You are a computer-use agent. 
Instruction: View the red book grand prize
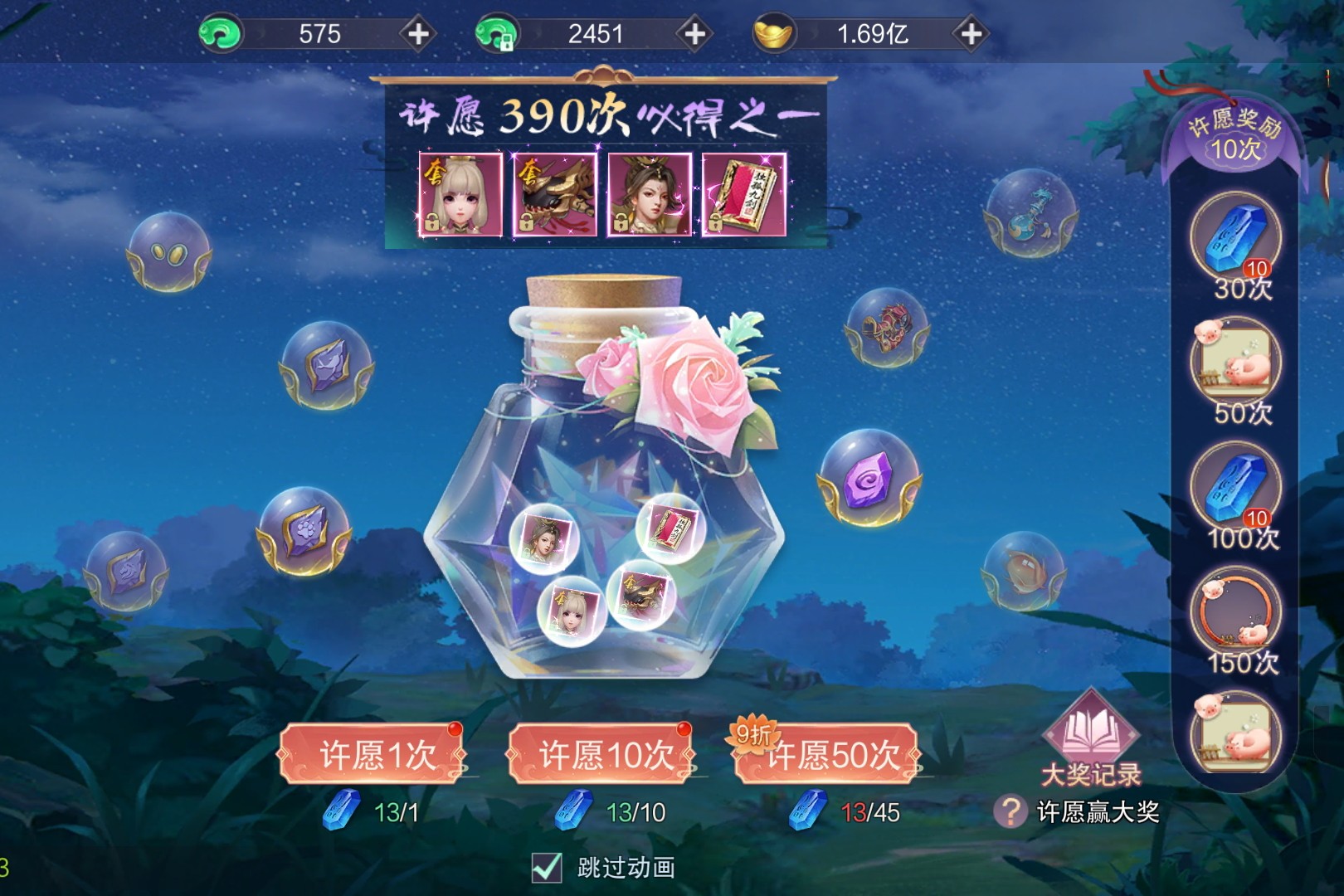coord(744,195)
